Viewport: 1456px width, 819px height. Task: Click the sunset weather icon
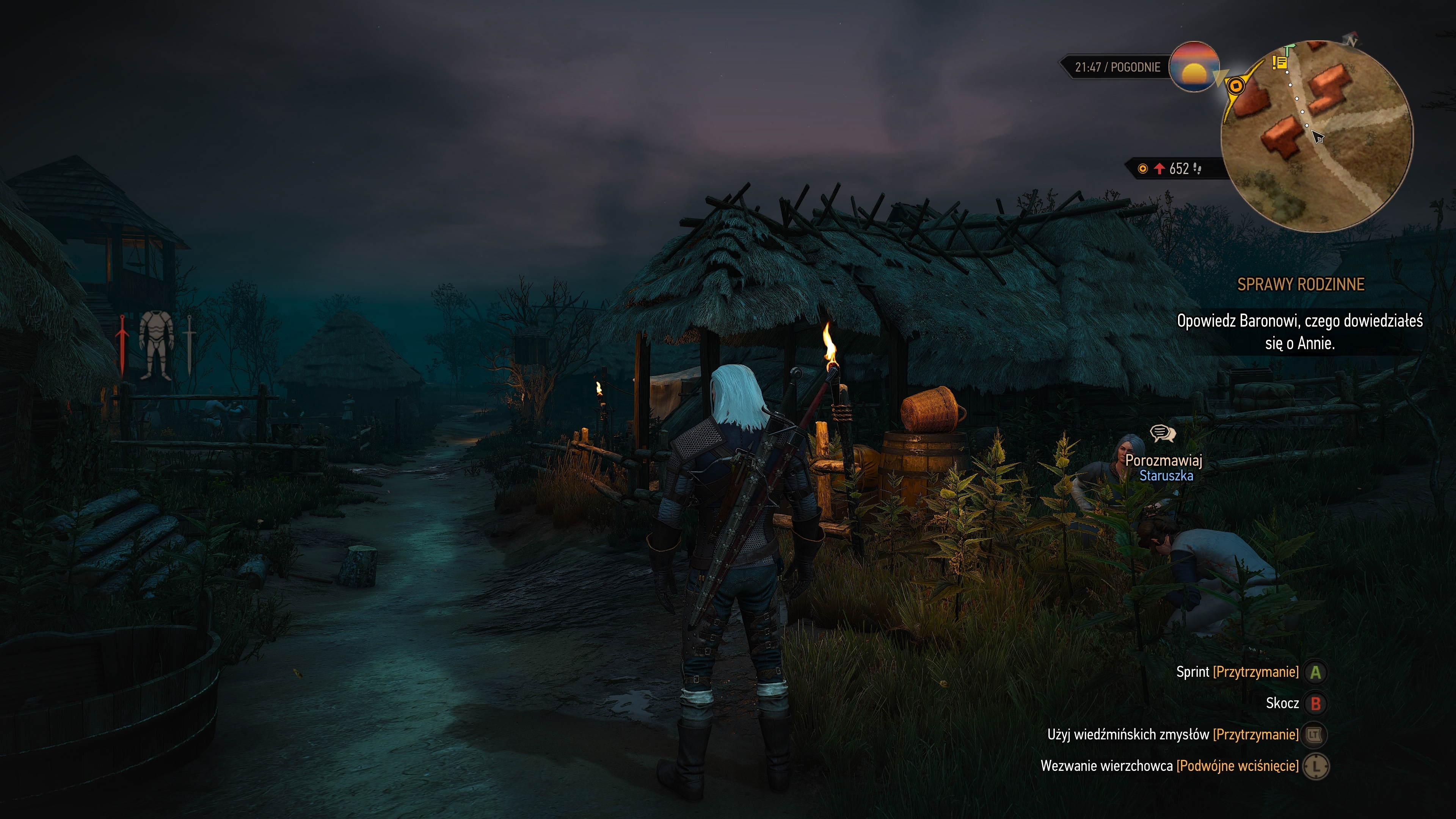pos(1194,67)
